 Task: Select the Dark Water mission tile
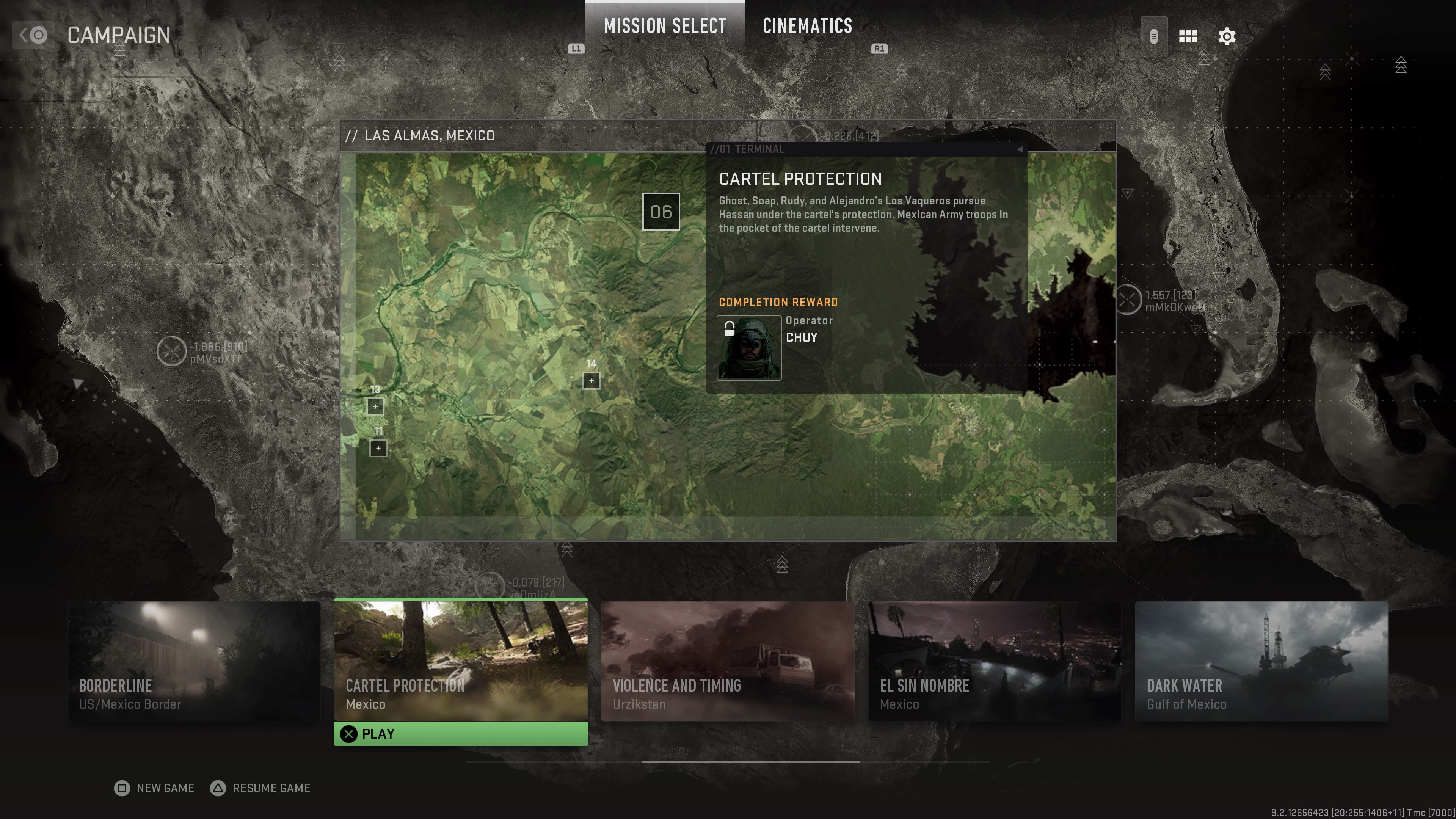(1261, 660)
